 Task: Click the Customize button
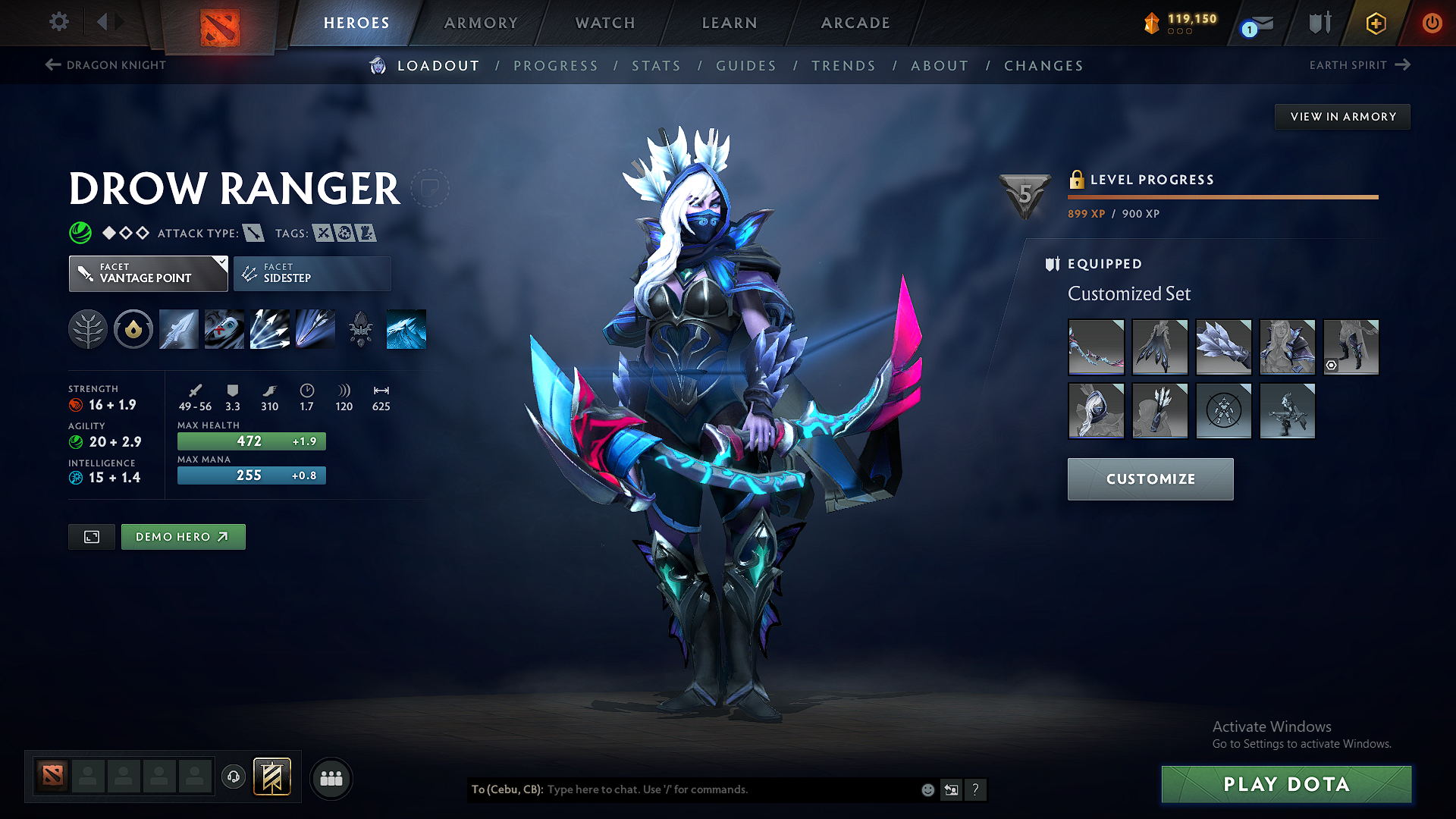[1150, 479]
